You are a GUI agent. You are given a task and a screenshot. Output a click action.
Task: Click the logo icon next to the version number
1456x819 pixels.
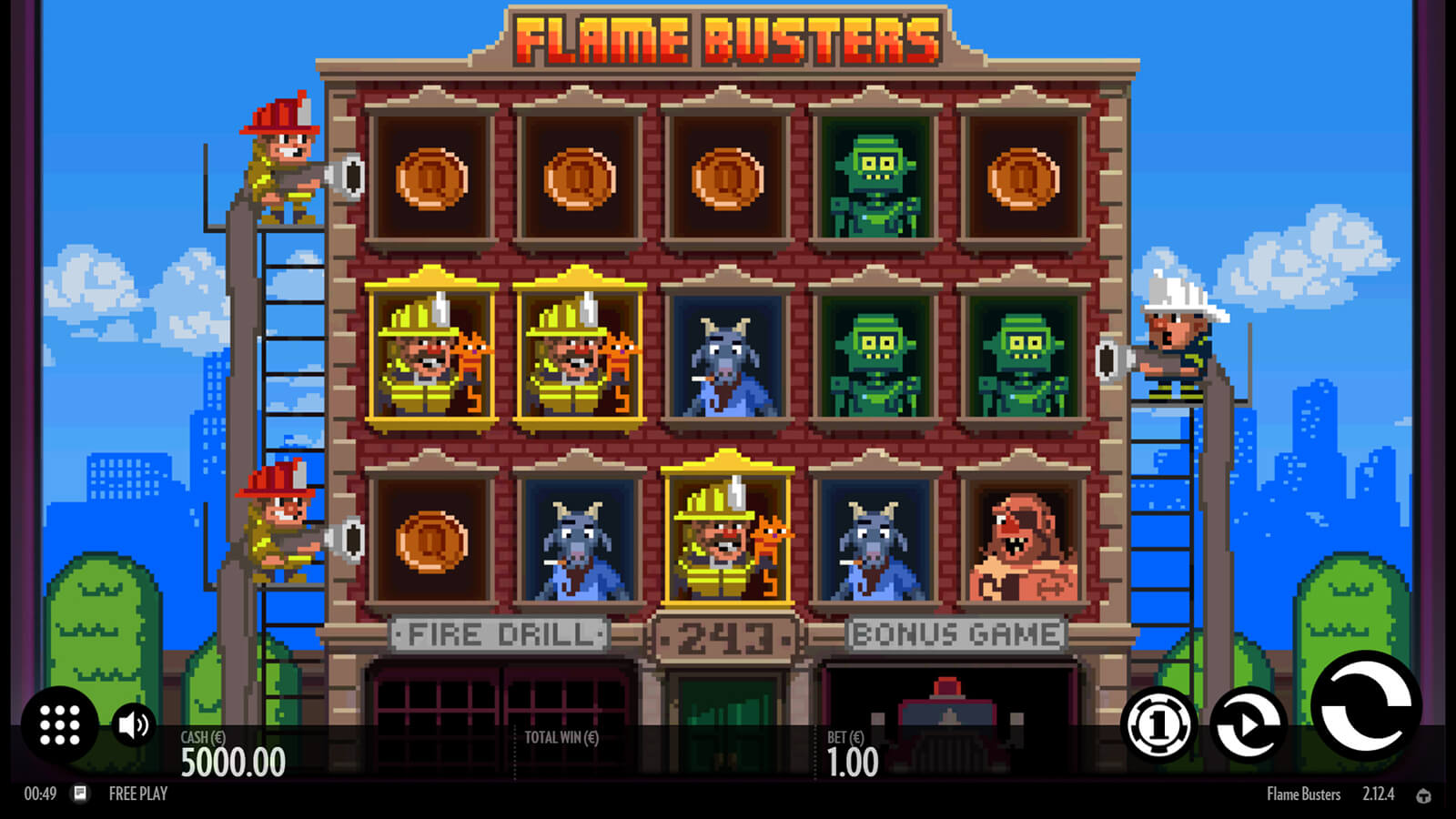click(x=1424, y=795)
